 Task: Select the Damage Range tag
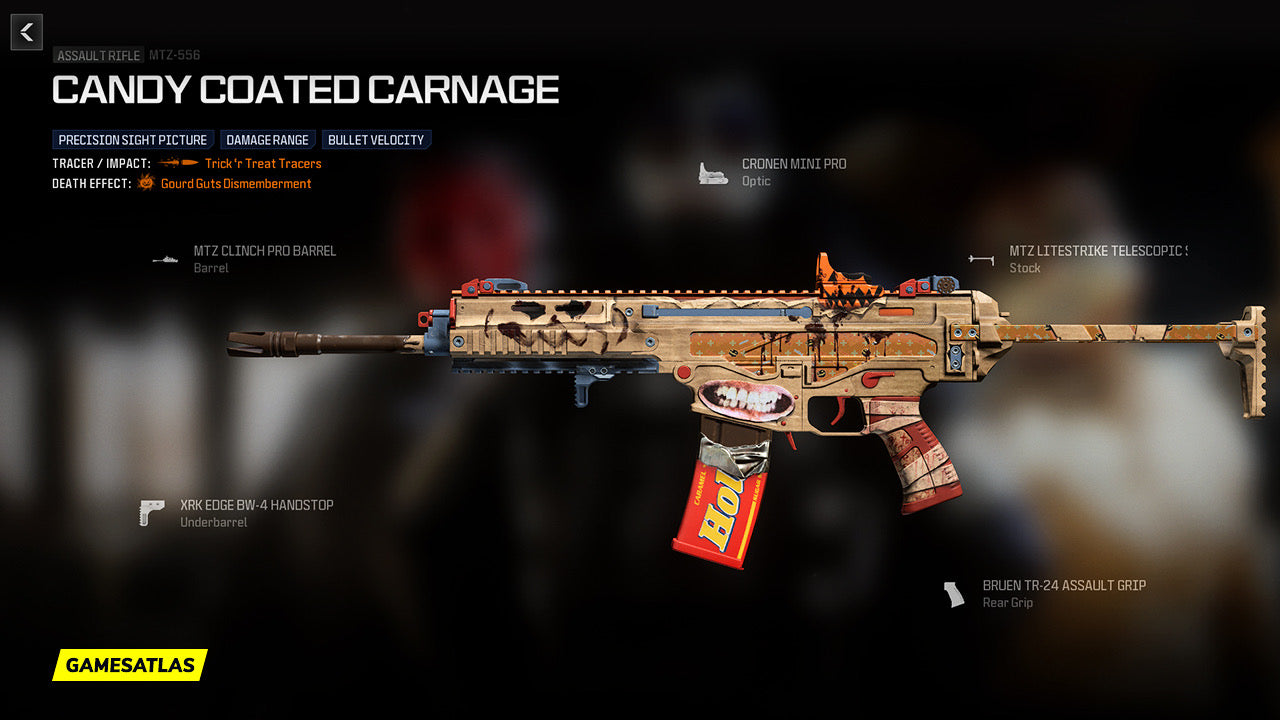pos(268,140)
